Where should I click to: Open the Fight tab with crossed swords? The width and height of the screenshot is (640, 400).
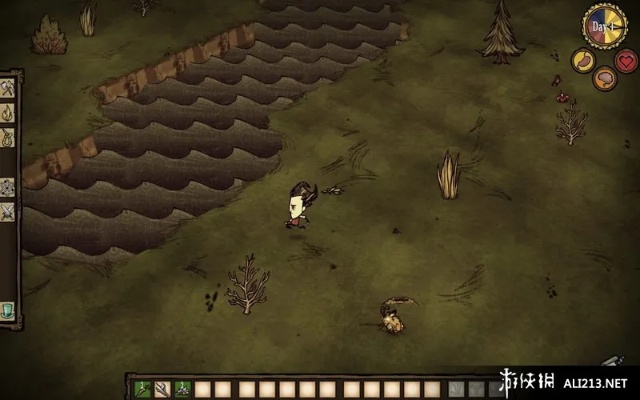coord(8,210)
